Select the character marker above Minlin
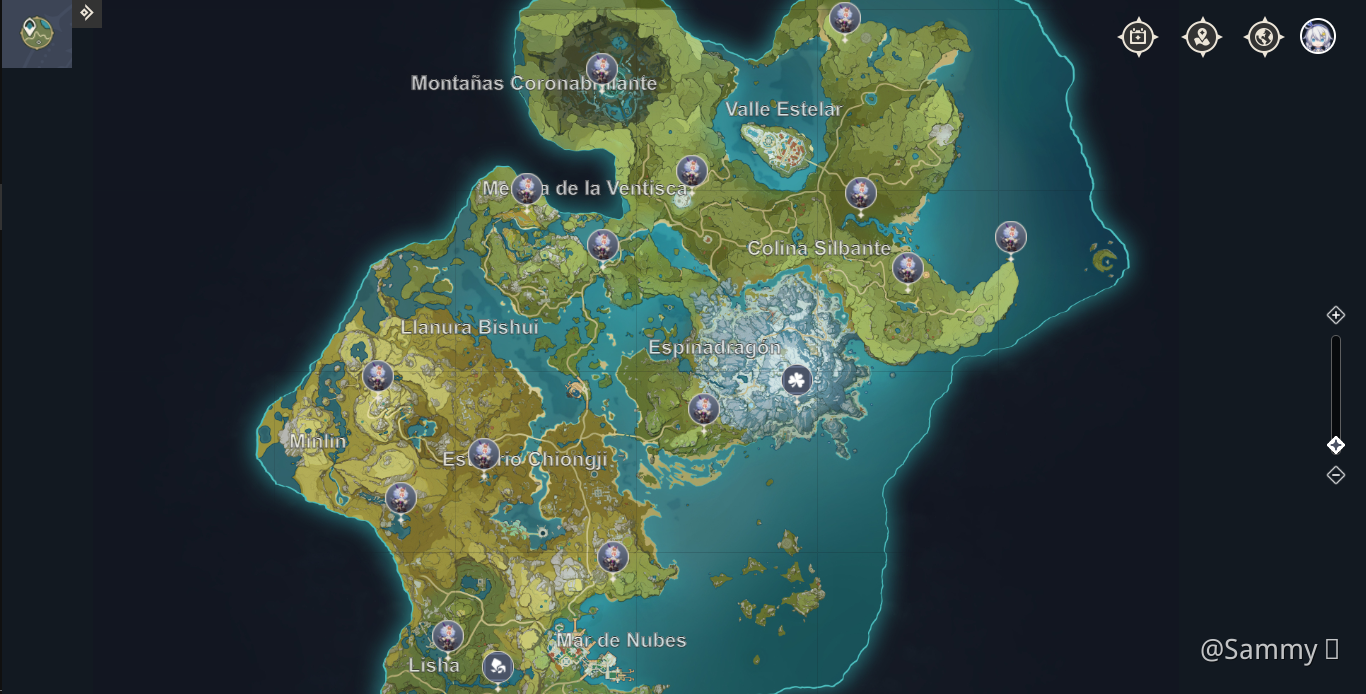Image resolution: width=1366 pixels, height=694 pixels. 378,376
